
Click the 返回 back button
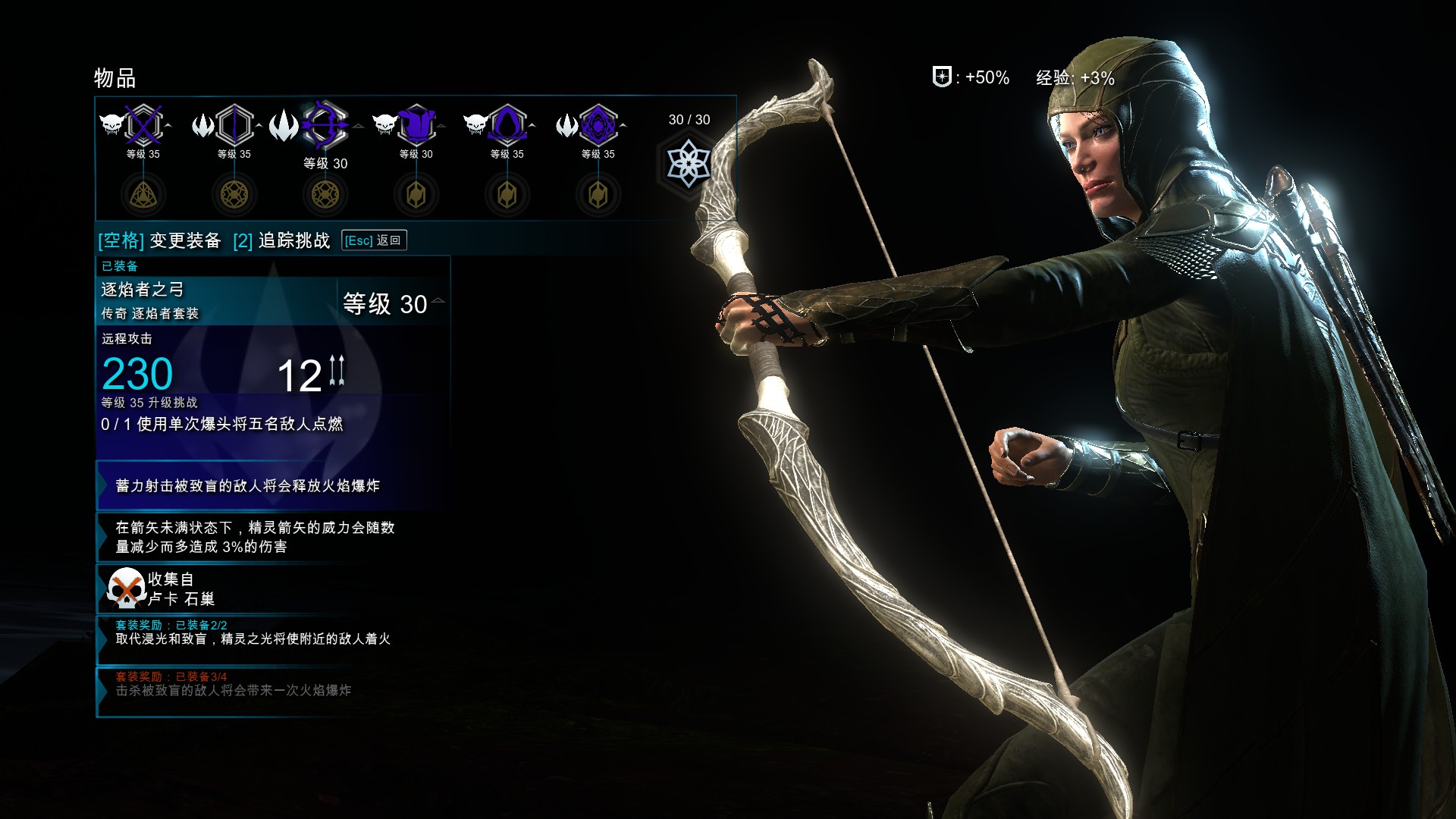click(x=374, y=240)
